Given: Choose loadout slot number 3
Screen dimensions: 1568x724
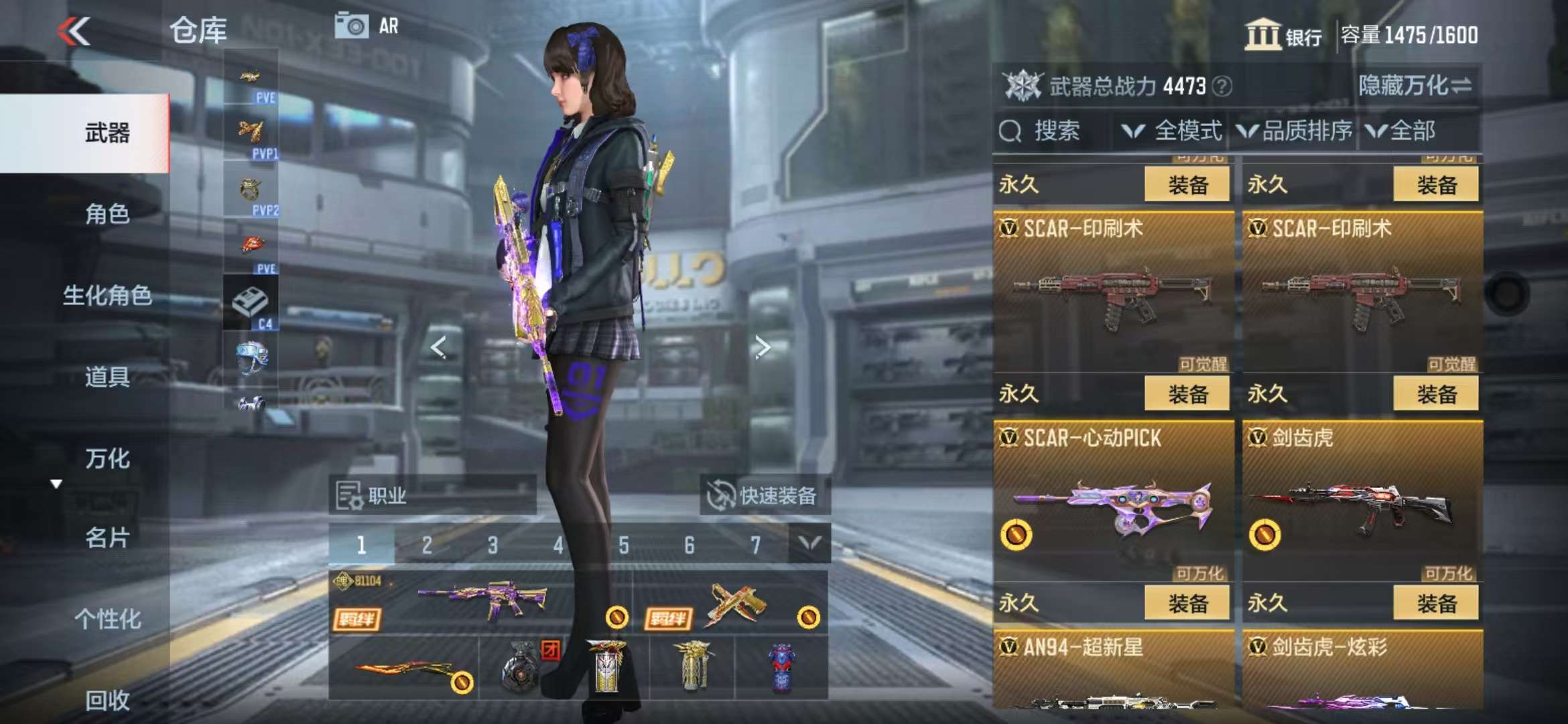Looking at the screenshot, I should [x=493, y=545].
